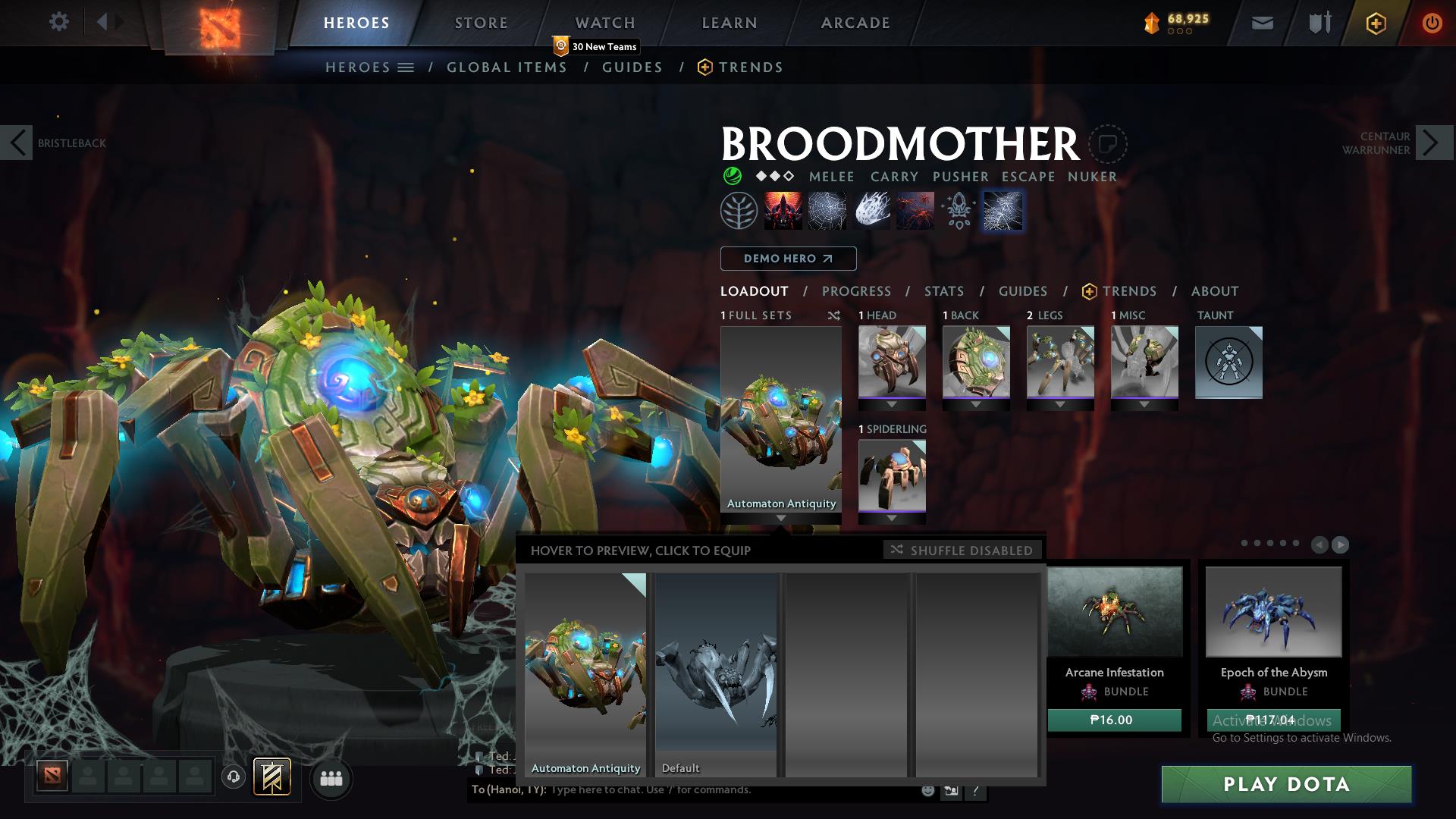Screen dimensions: 1456x819
Task: Toggle the Shuffle Disabled setting
Action: [x=962, y=551]
